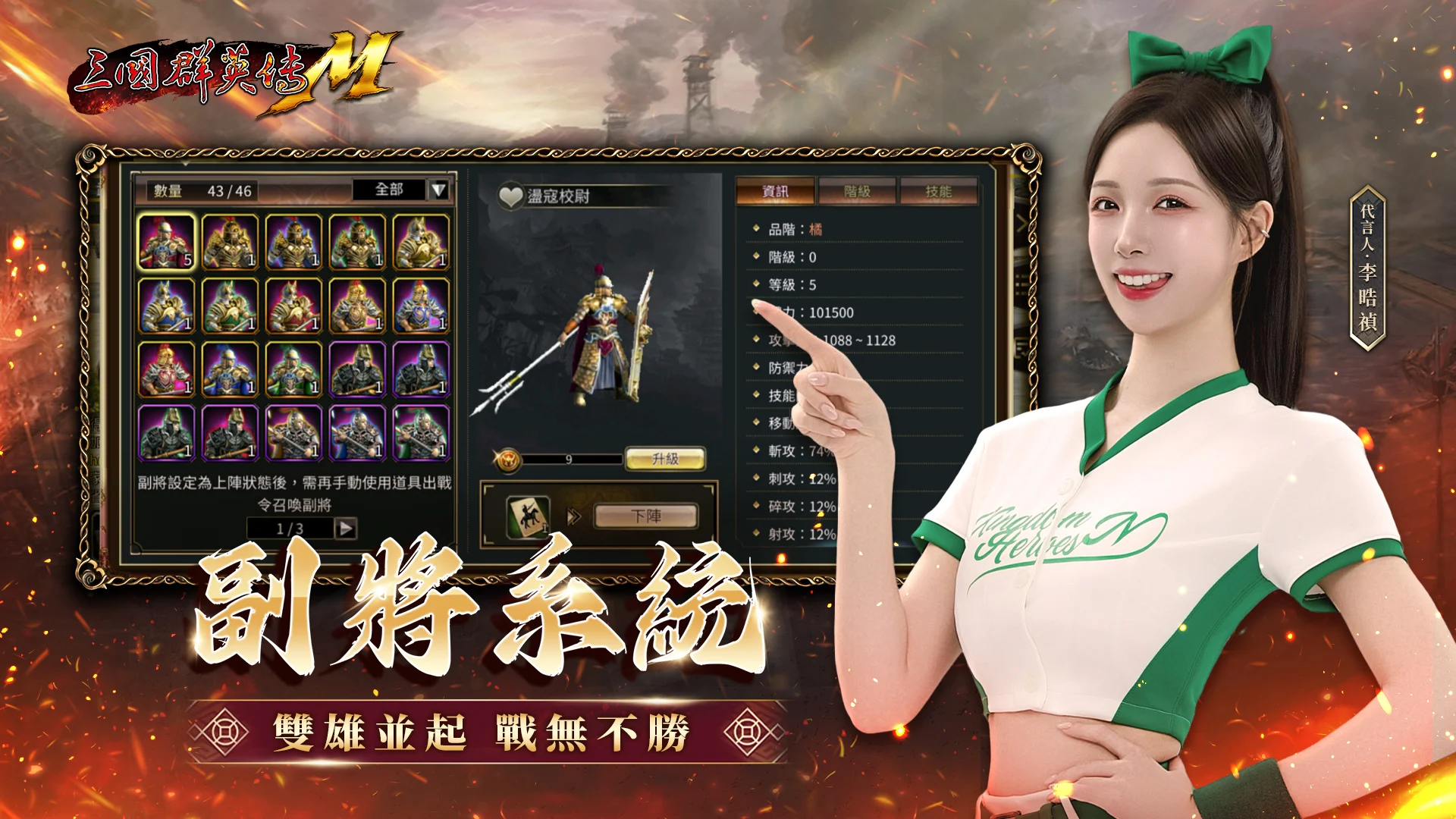1456x819 pixels.
Task: Select the 資訊 info tab
Action: 775,191
